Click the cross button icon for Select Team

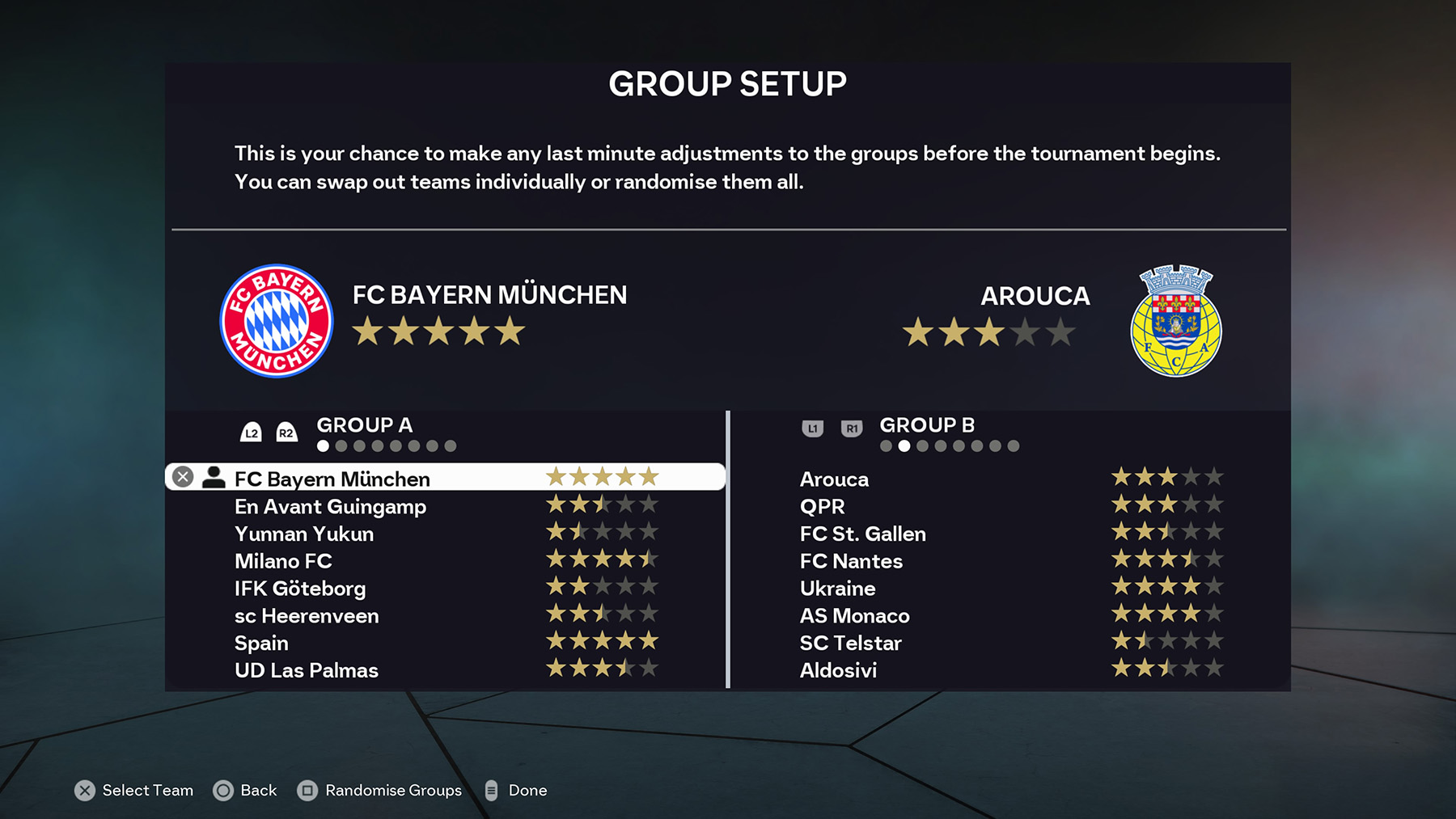(x=84, y=791)
